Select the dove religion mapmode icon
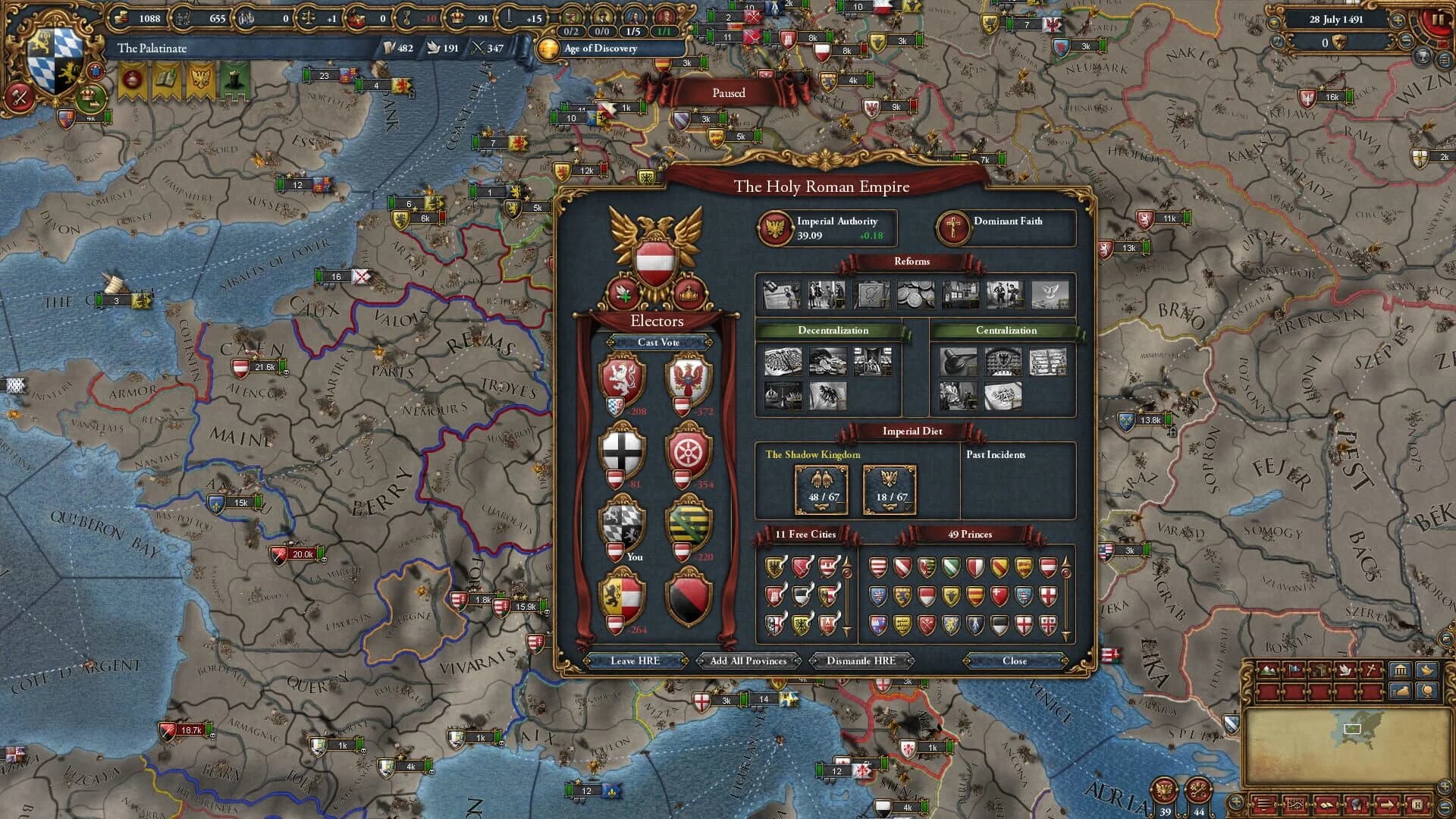 1345,670
